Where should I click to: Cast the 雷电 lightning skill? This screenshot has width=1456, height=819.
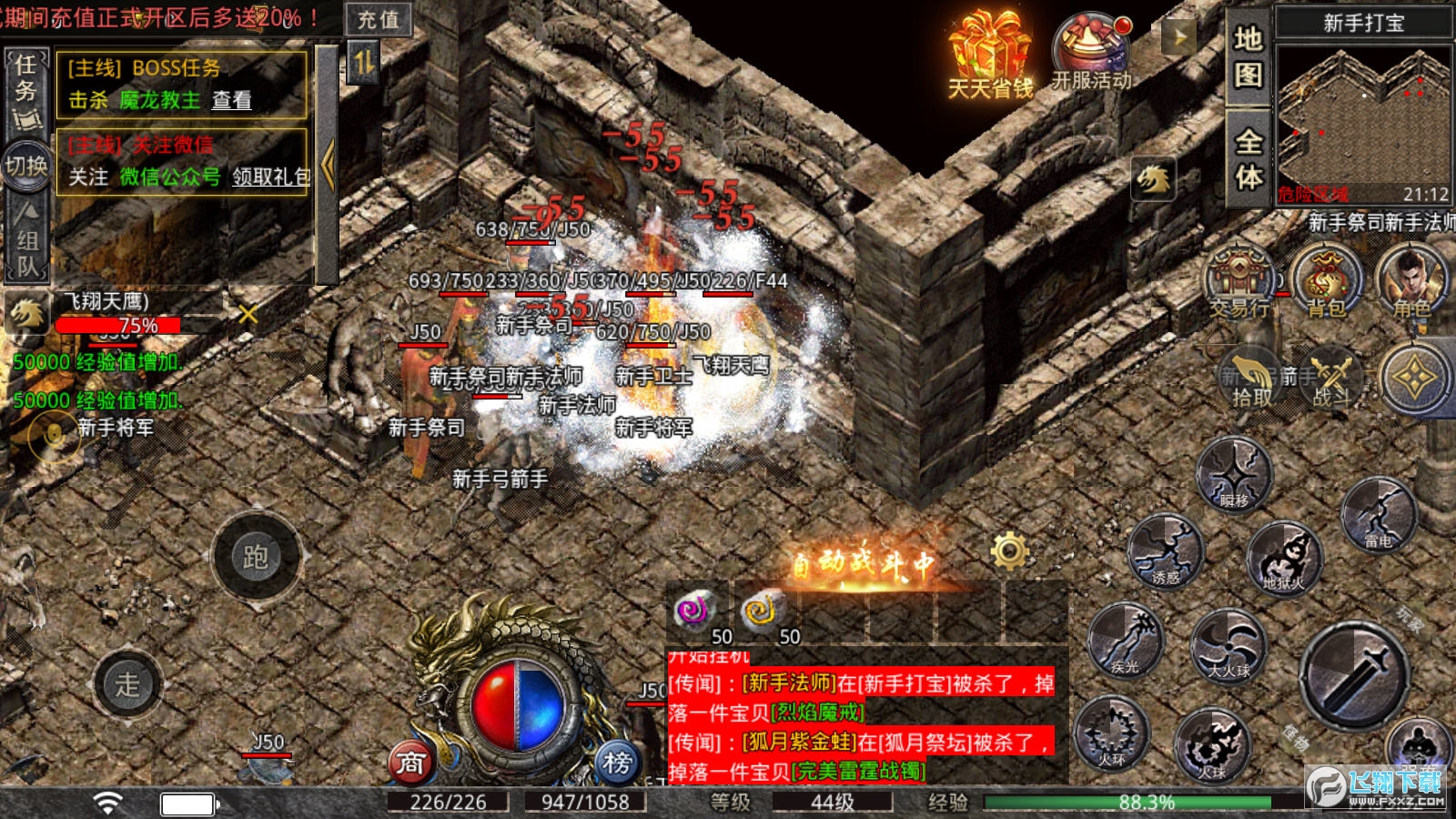click(1379, 515)
